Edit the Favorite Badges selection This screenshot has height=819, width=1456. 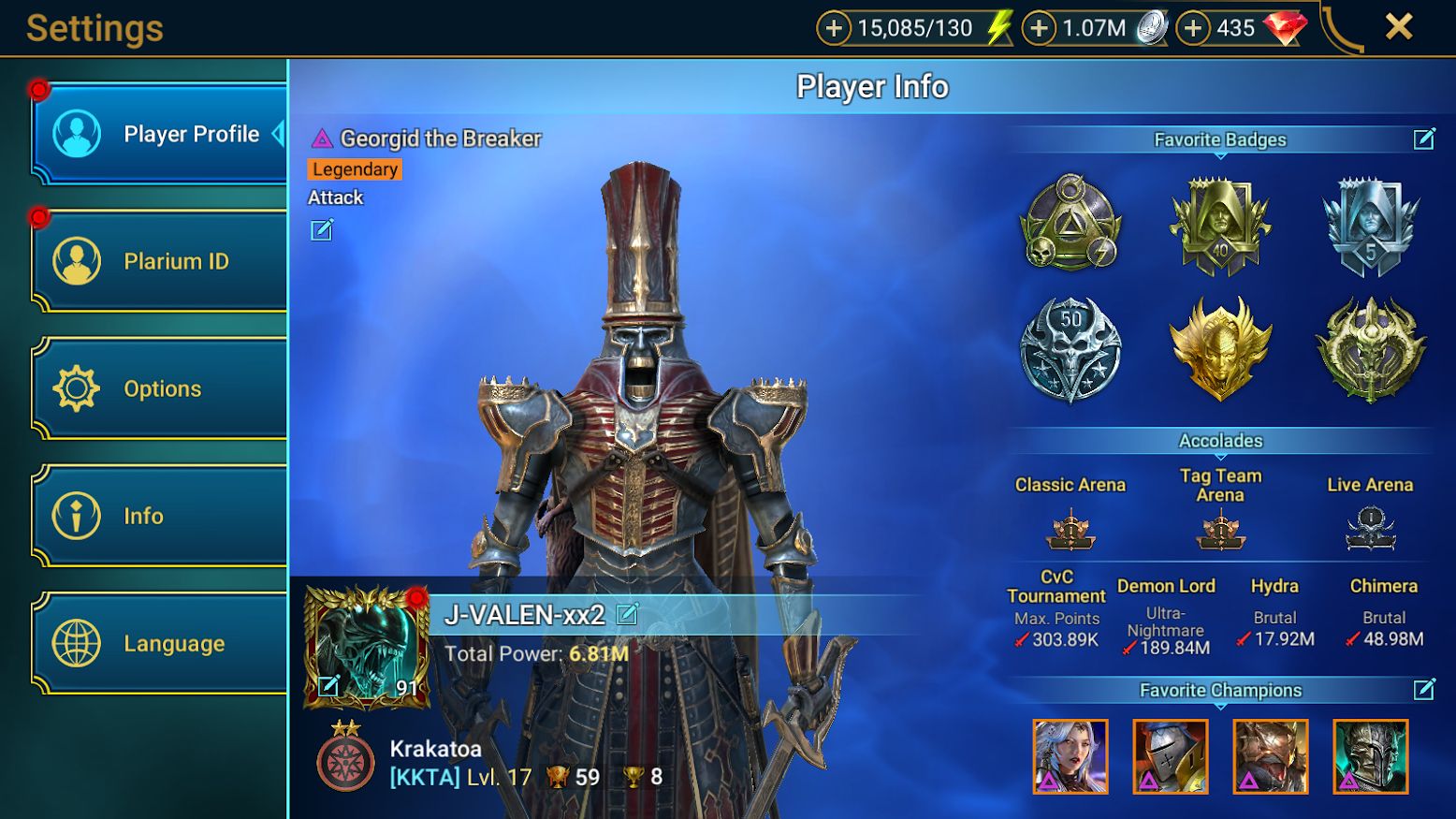point(1424,139)
